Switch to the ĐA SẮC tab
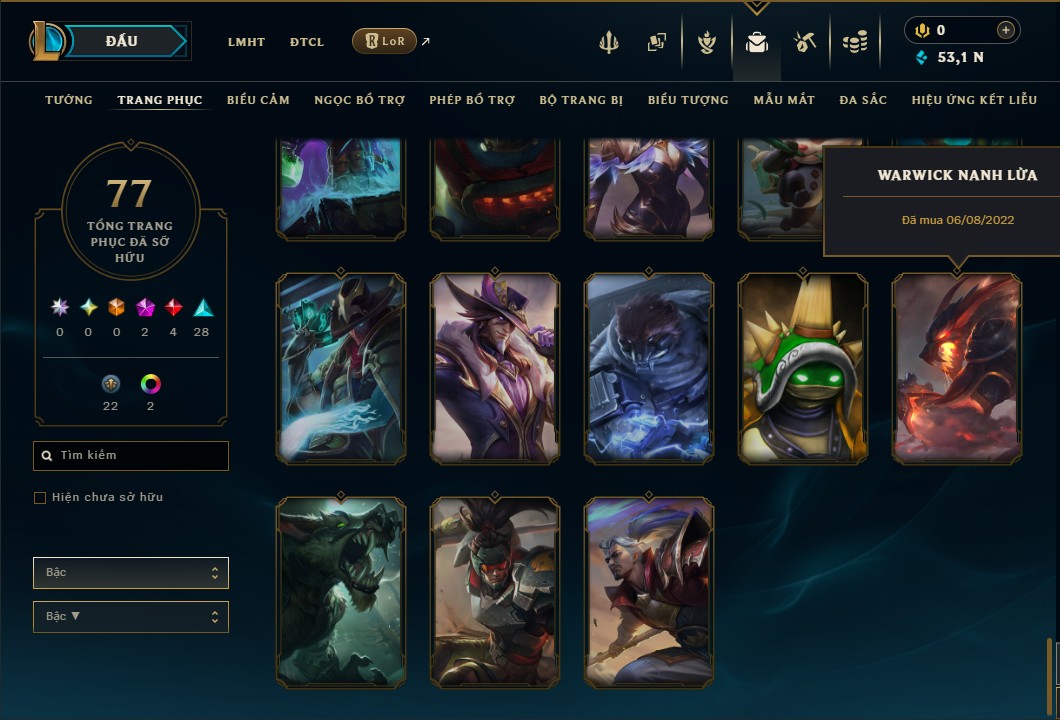Screen dimensions: 1060x720 click(863, 100)
